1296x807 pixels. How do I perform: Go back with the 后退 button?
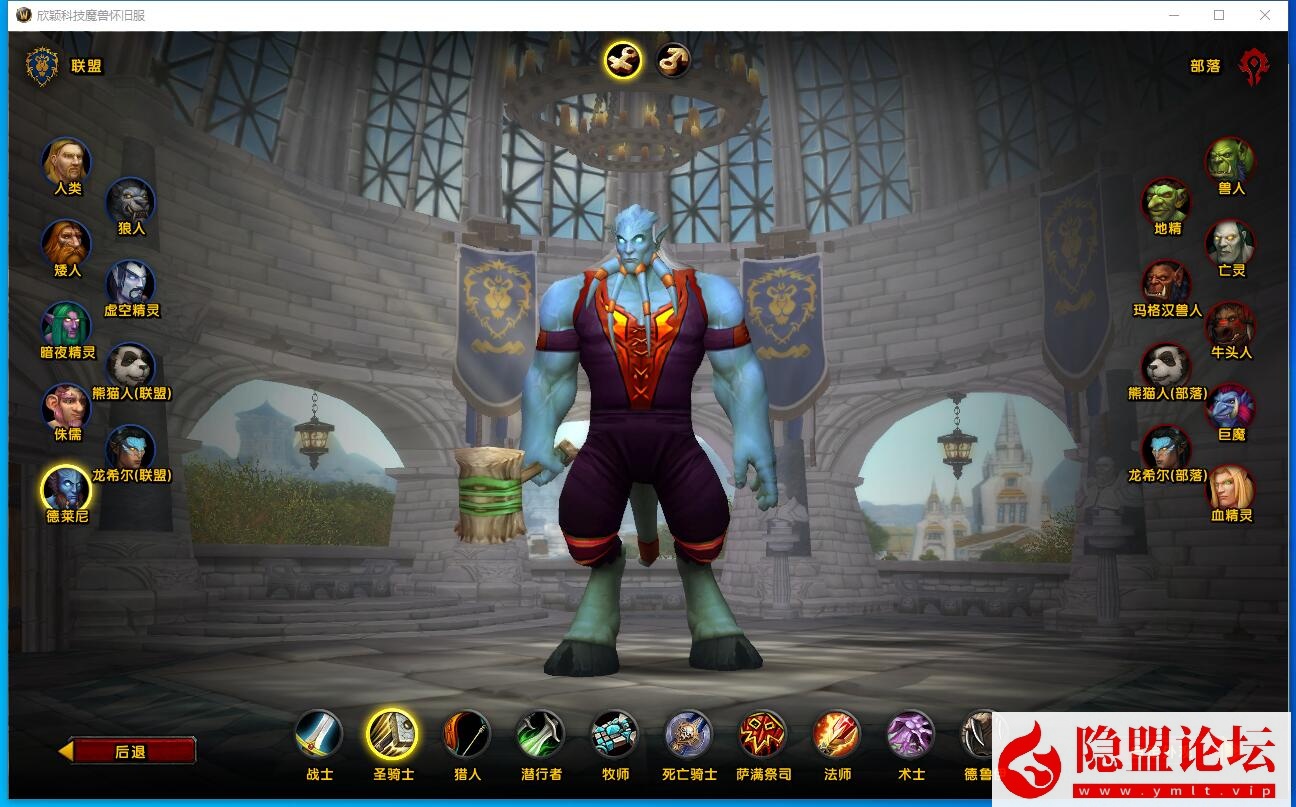(x=130, y=751)
